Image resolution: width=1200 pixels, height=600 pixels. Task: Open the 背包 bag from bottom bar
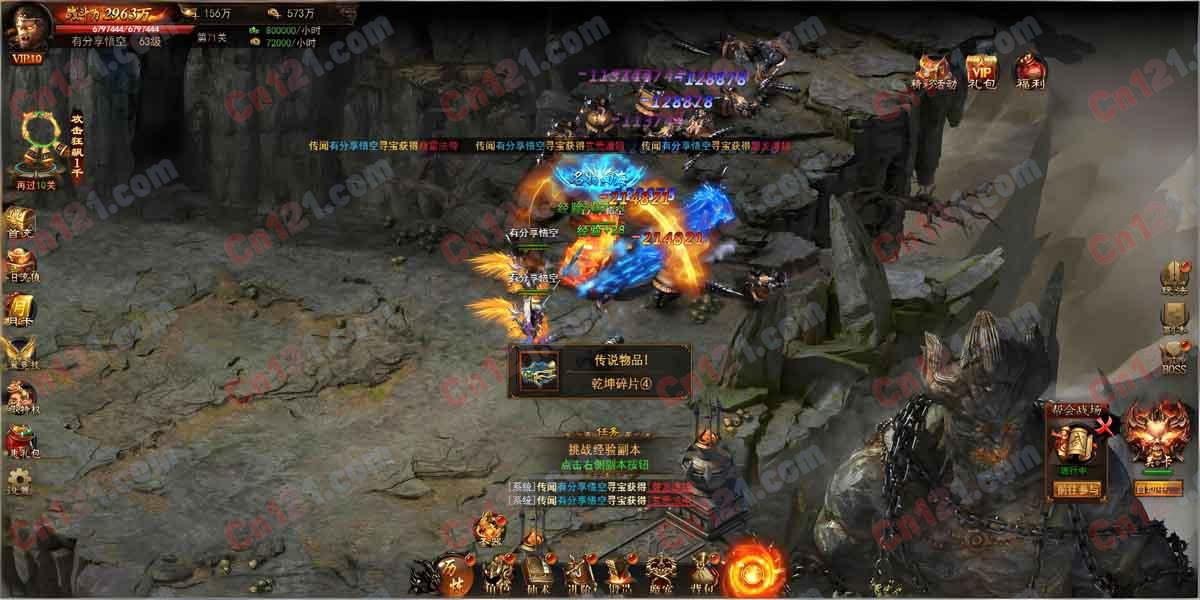click(703, 572)
